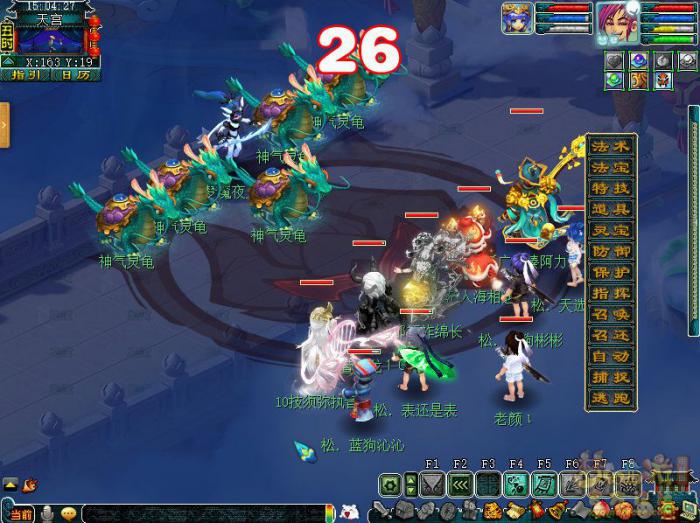
Task: Choose the 召唤 summon command
Action: (611, 314)
